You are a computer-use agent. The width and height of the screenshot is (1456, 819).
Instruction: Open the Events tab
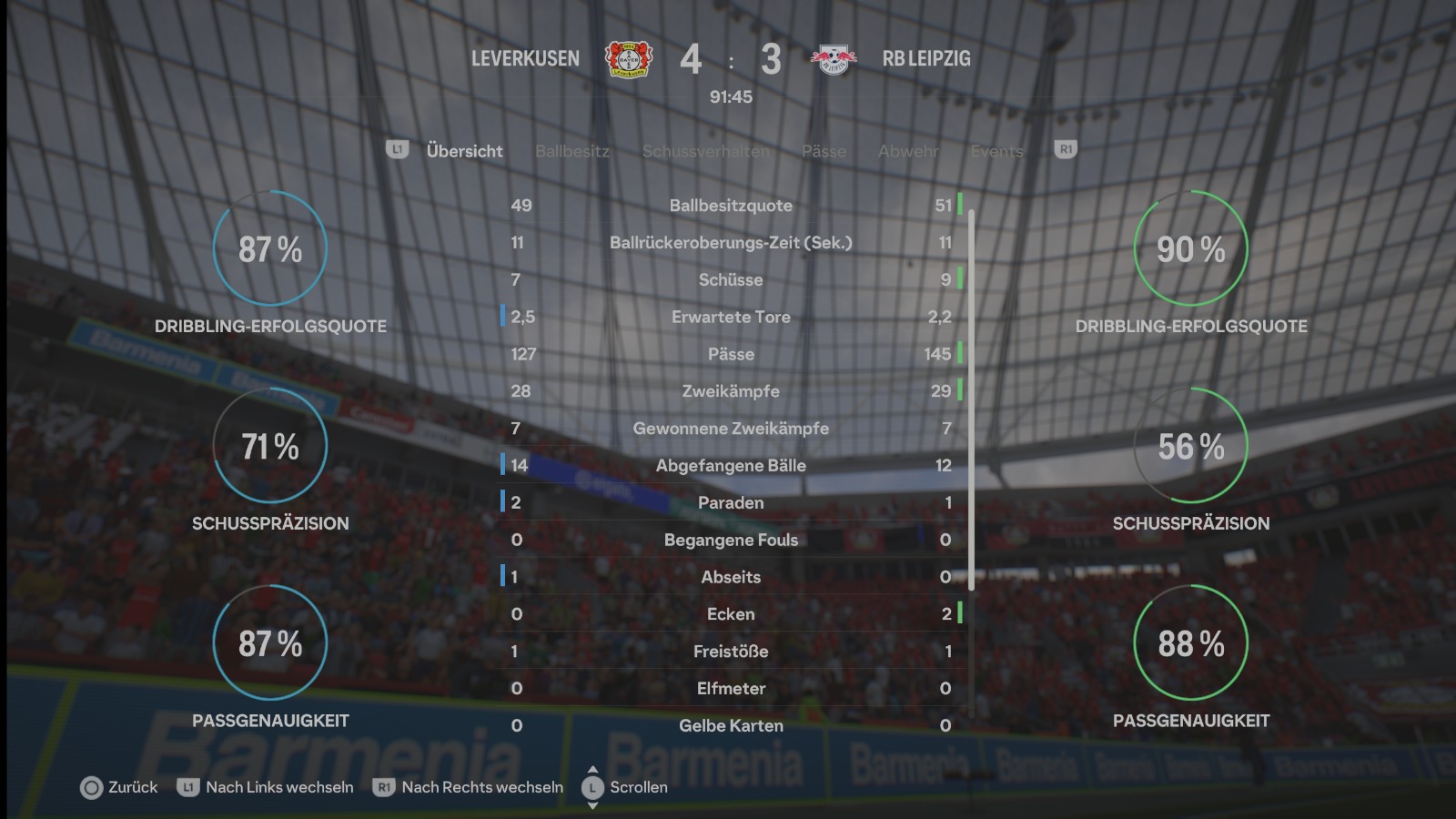[996, 151]
